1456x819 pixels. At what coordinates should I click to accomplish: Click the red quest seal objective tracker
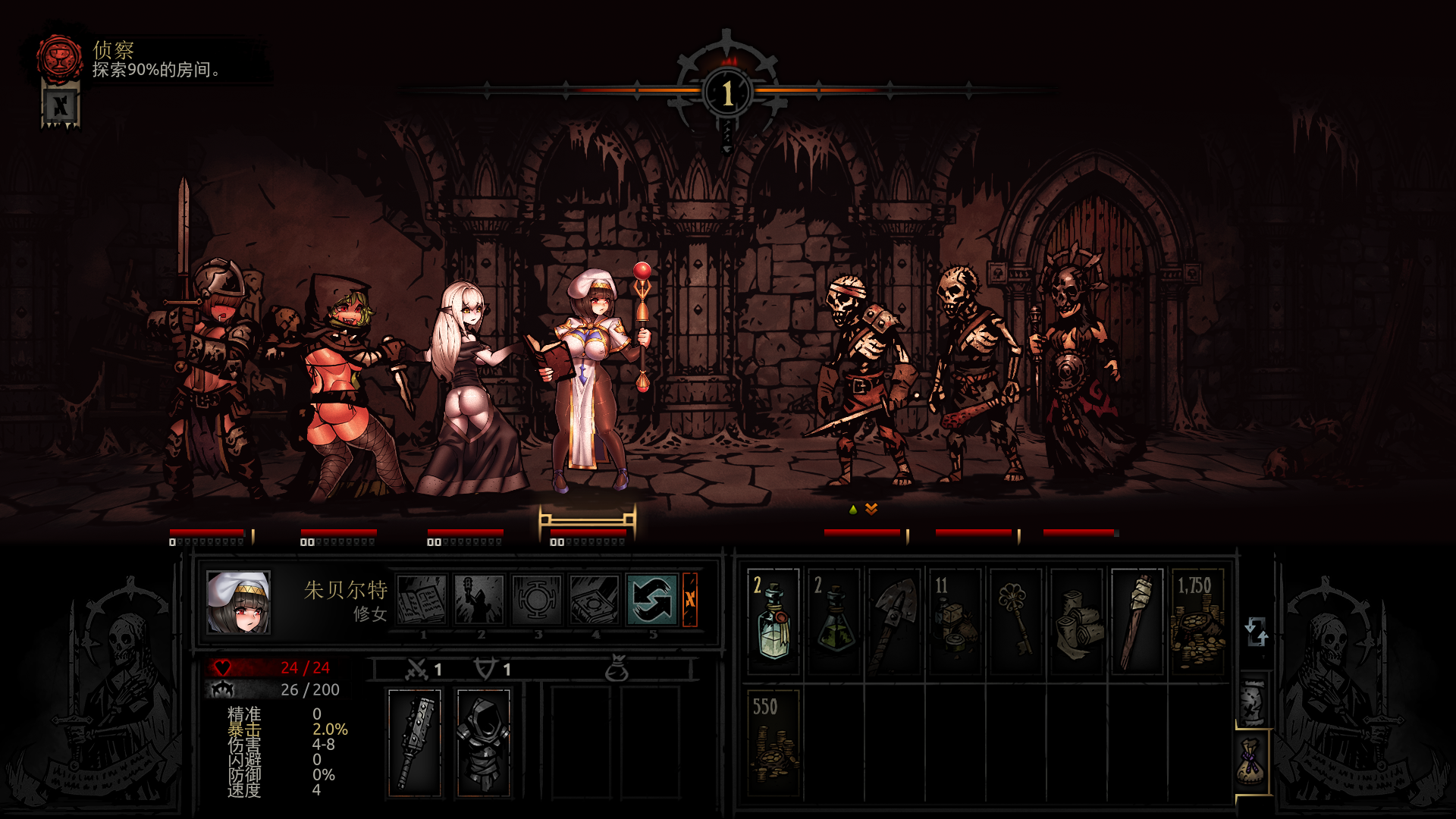(61, 58)
